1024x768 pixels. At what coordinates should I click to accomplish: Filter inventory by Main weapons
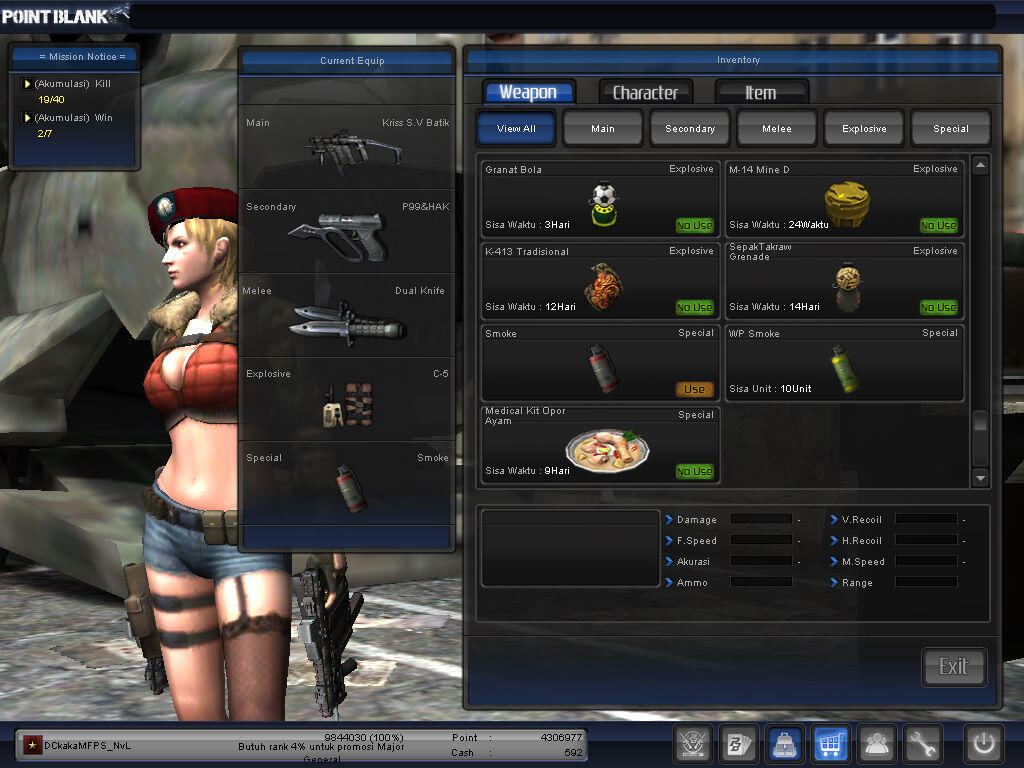click(603, 128)
